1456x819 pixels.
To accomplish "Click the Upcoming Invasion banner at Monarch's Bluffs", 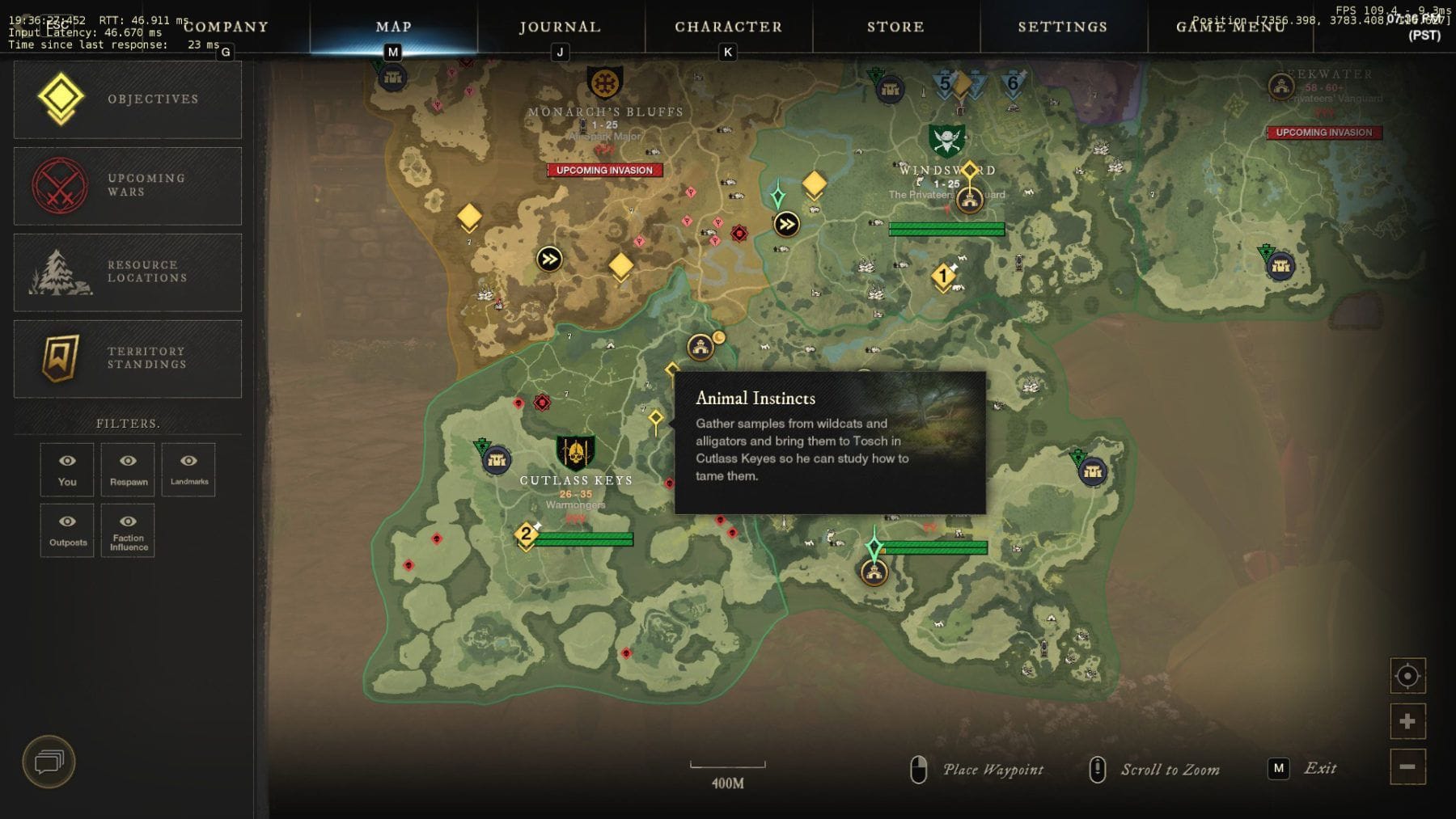I will (x=604, y=171).
